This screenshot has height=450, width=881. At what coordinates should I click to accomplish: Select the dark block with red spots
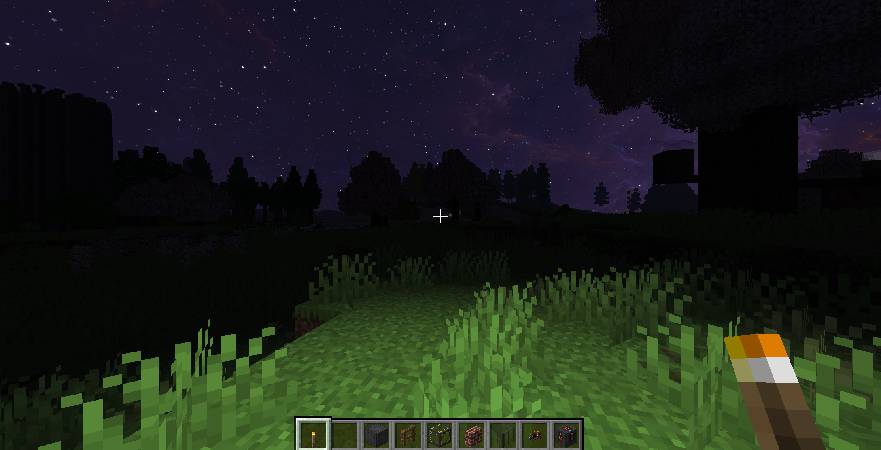(x=566, y=435)
